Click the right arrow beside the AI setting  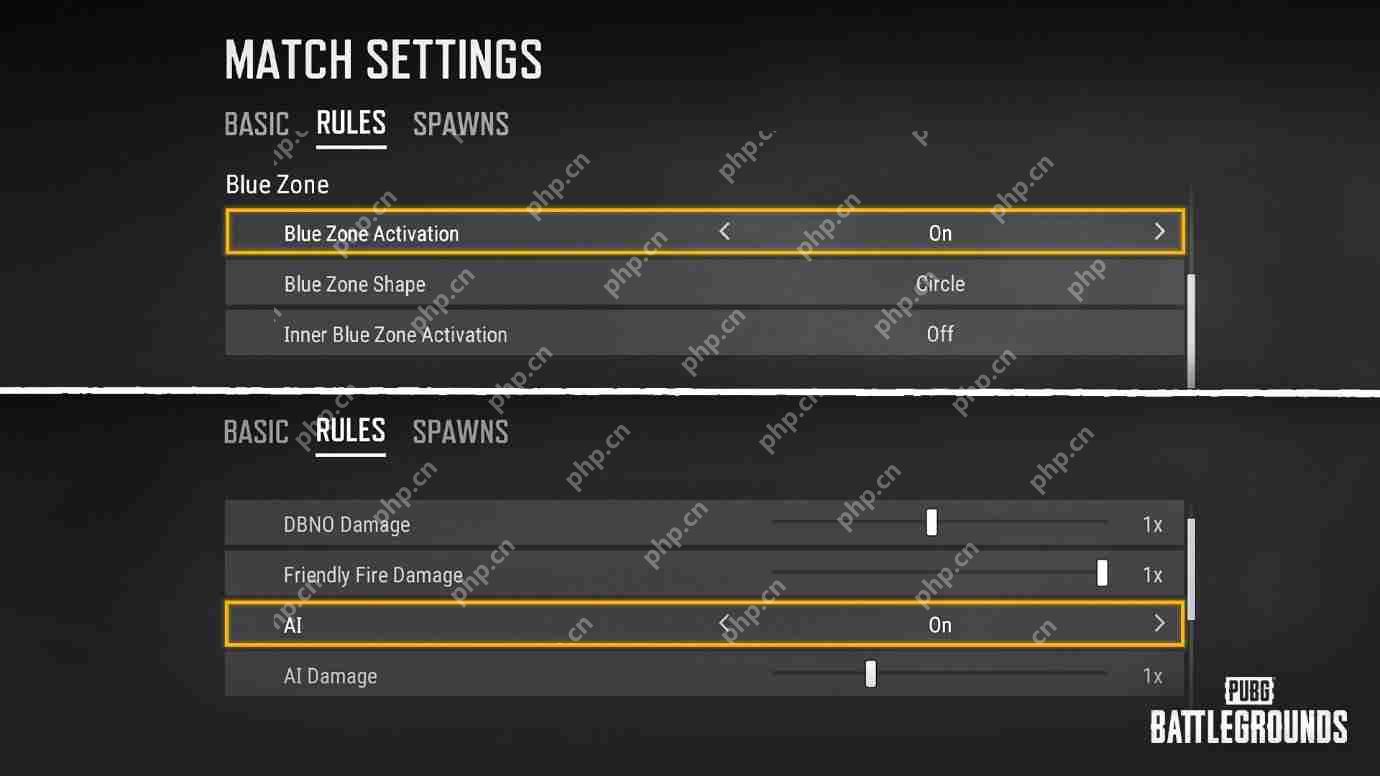pyautogui.click(x=1159, y=623)
